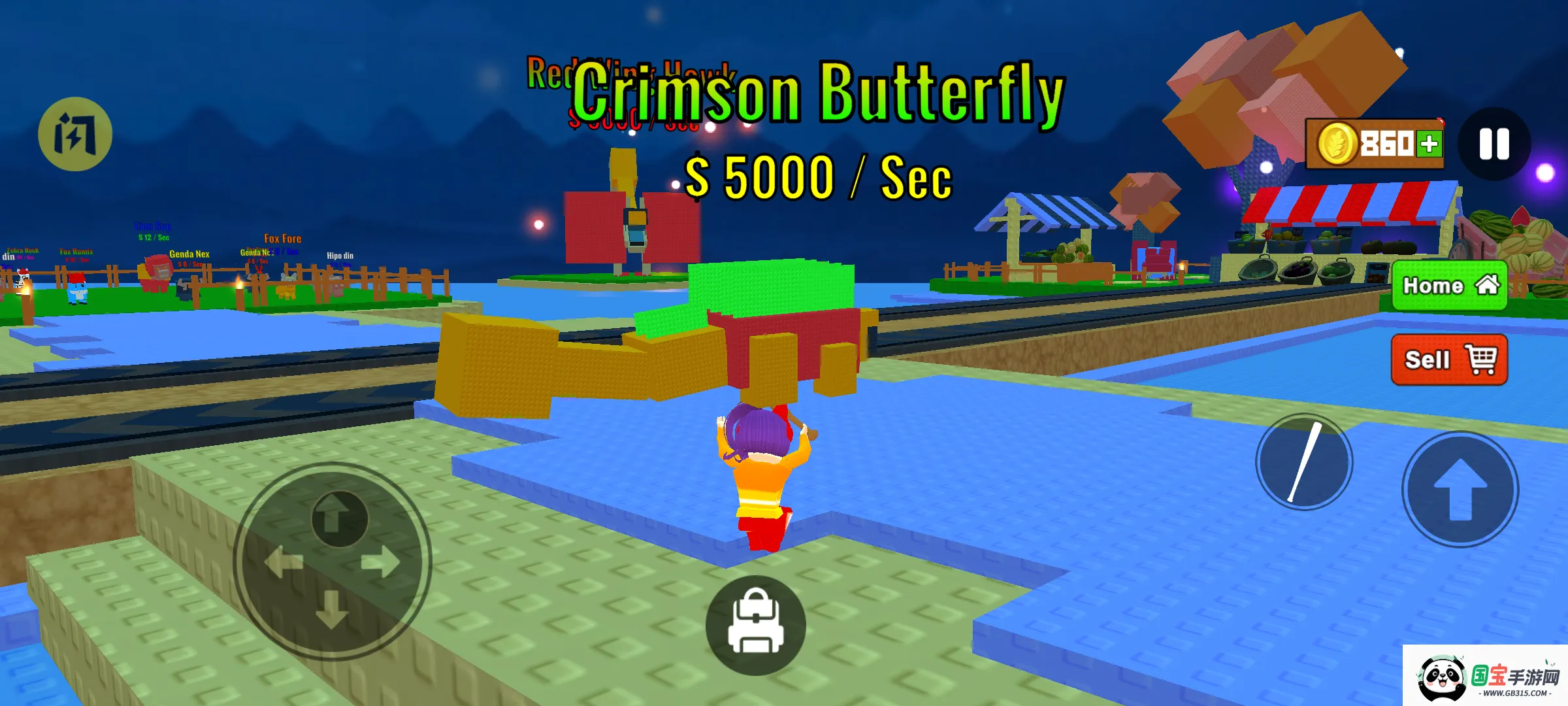The image size is (1568, 706).
Task: Activate the lightning dash button
Action: click(x=75, y=135)
